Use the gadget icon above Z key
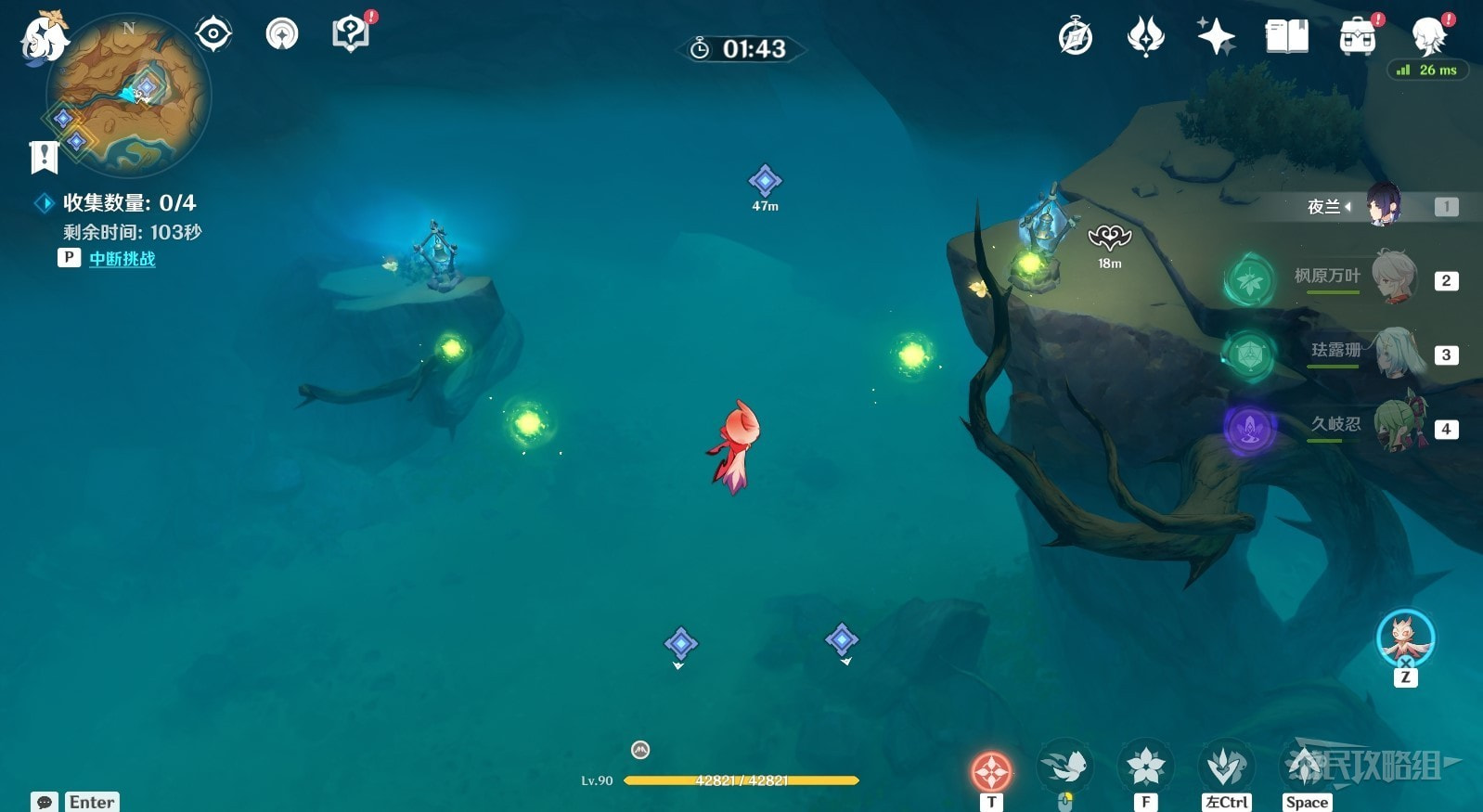This screenshot has width=1483, height=812. tap(1405, 638)
